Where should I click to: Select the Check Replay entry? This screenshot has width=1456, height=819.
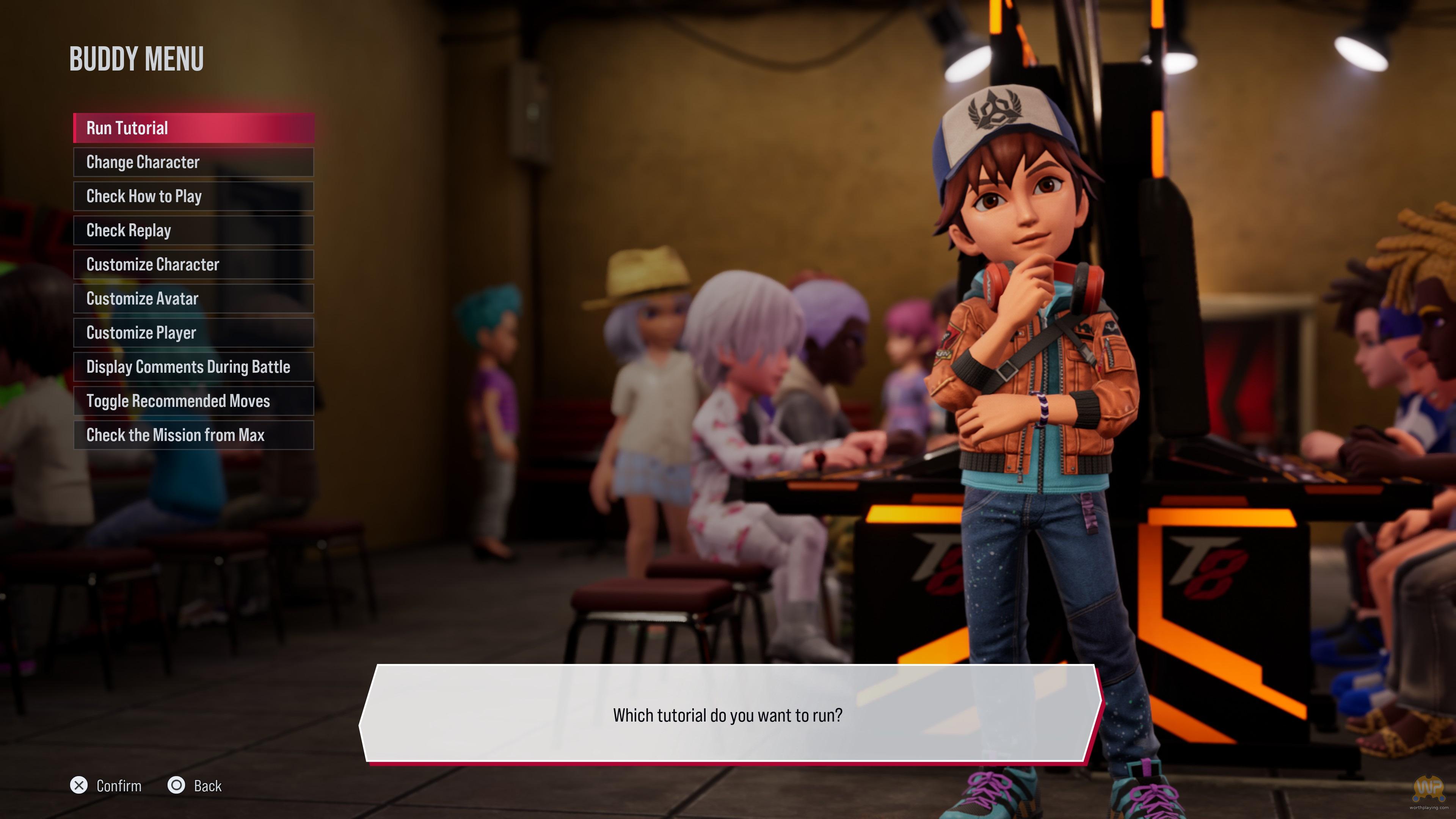(x=193, y=231)
